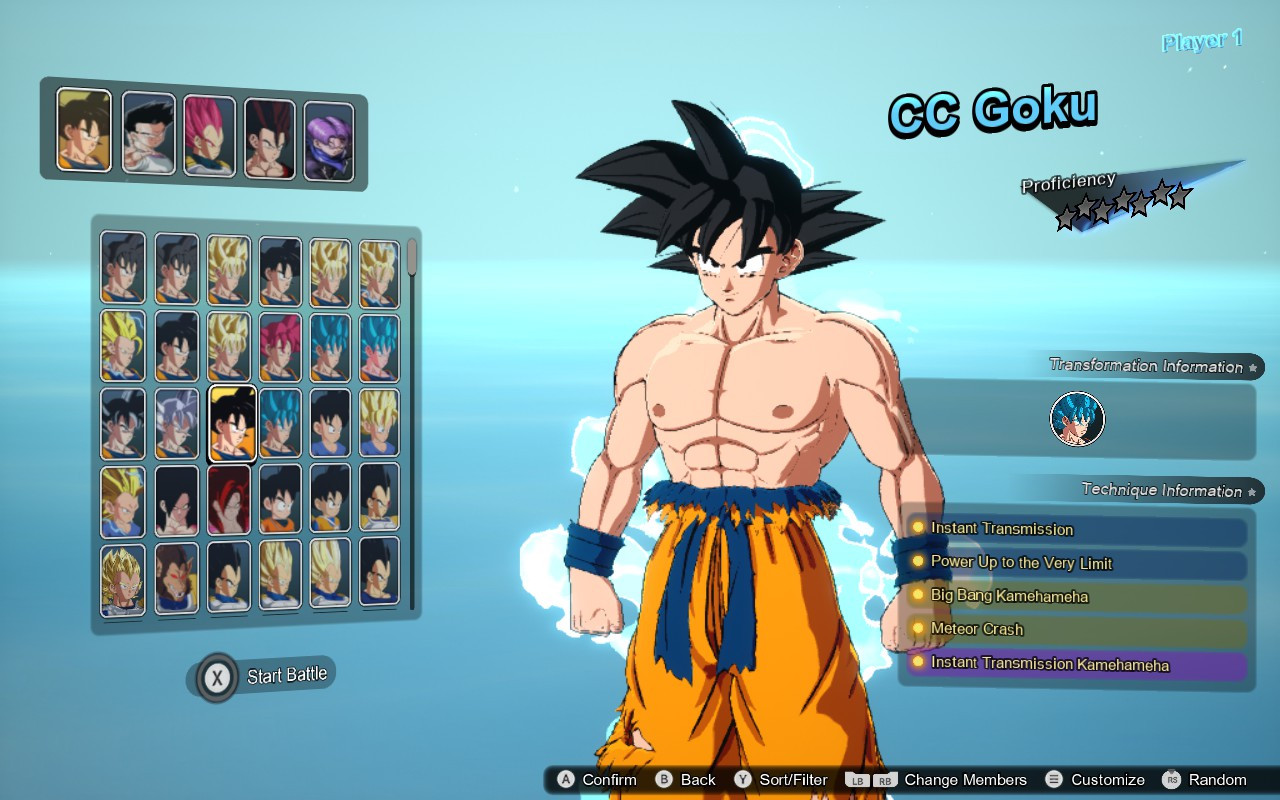Click the Random option in the bottom bar

1212,780
